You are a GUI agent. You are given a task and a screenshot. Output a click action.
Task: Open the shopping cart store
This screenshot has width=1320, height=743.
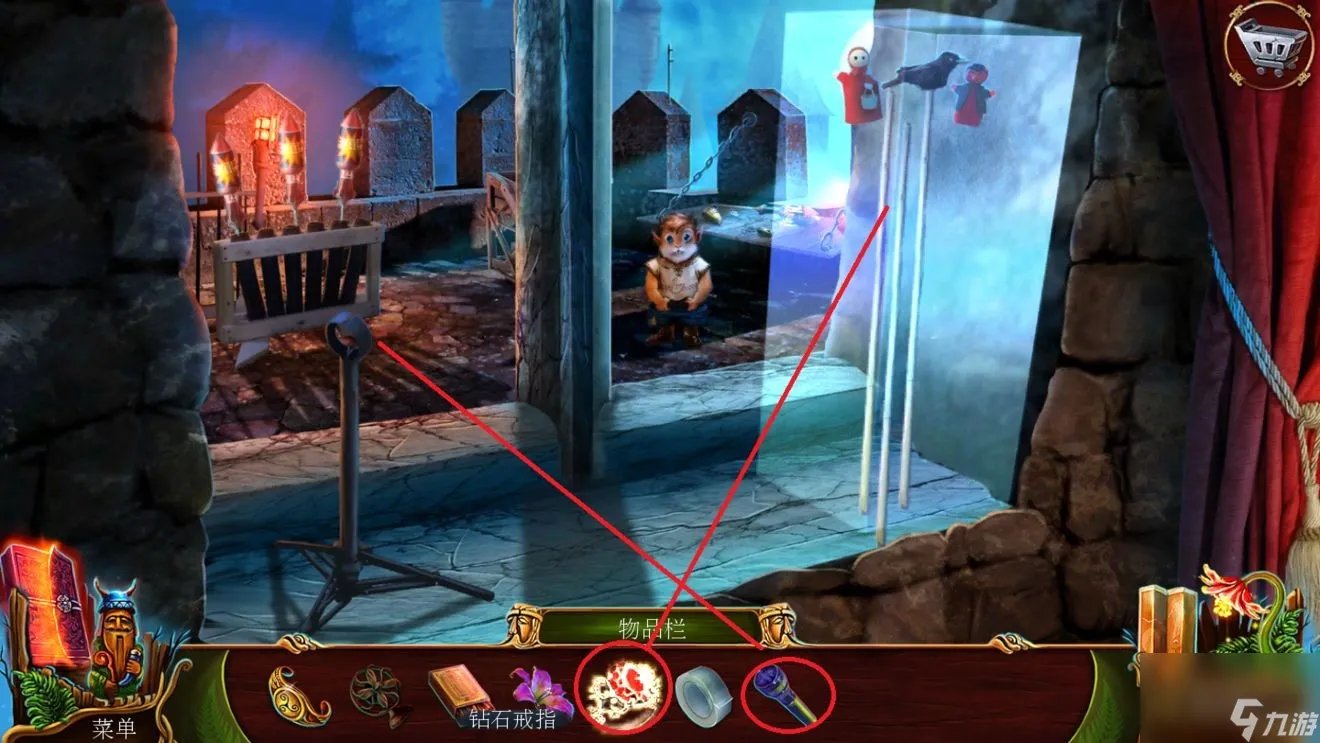pyautogui.click(x=1268, y=44)
